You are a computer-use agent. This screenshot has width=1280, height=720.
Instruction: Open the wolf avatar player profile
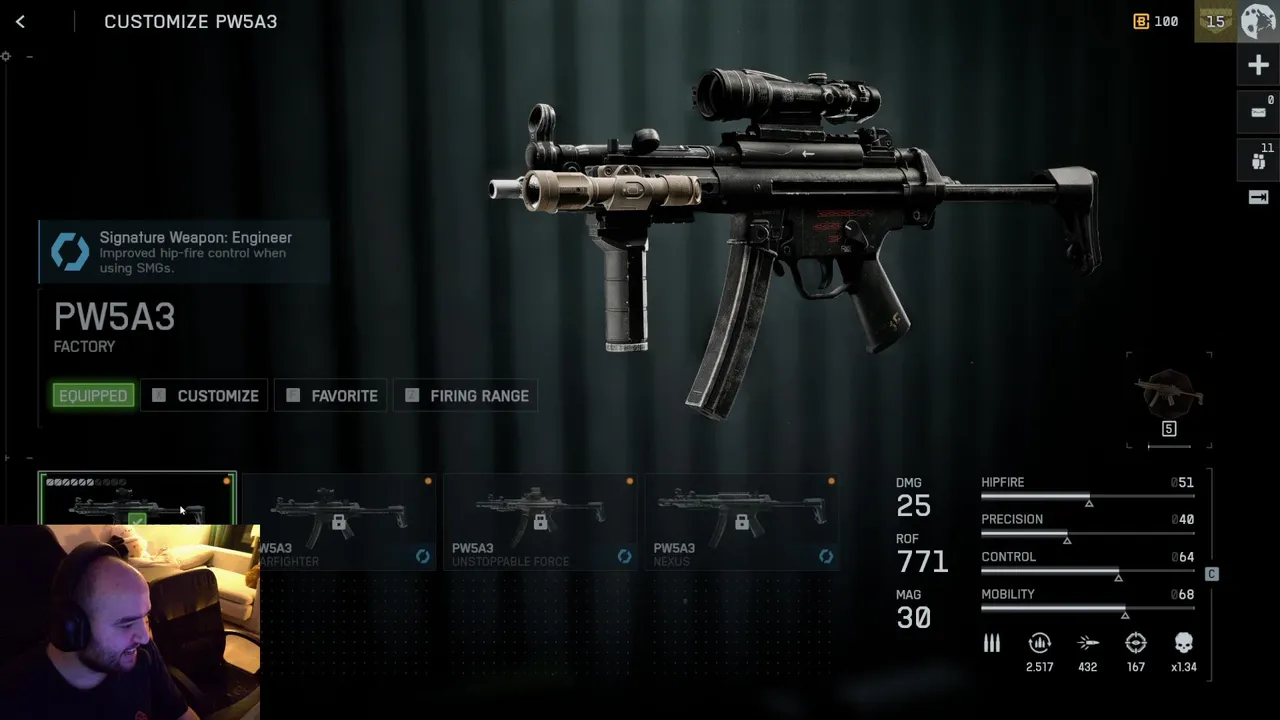tap(1259, 21)
